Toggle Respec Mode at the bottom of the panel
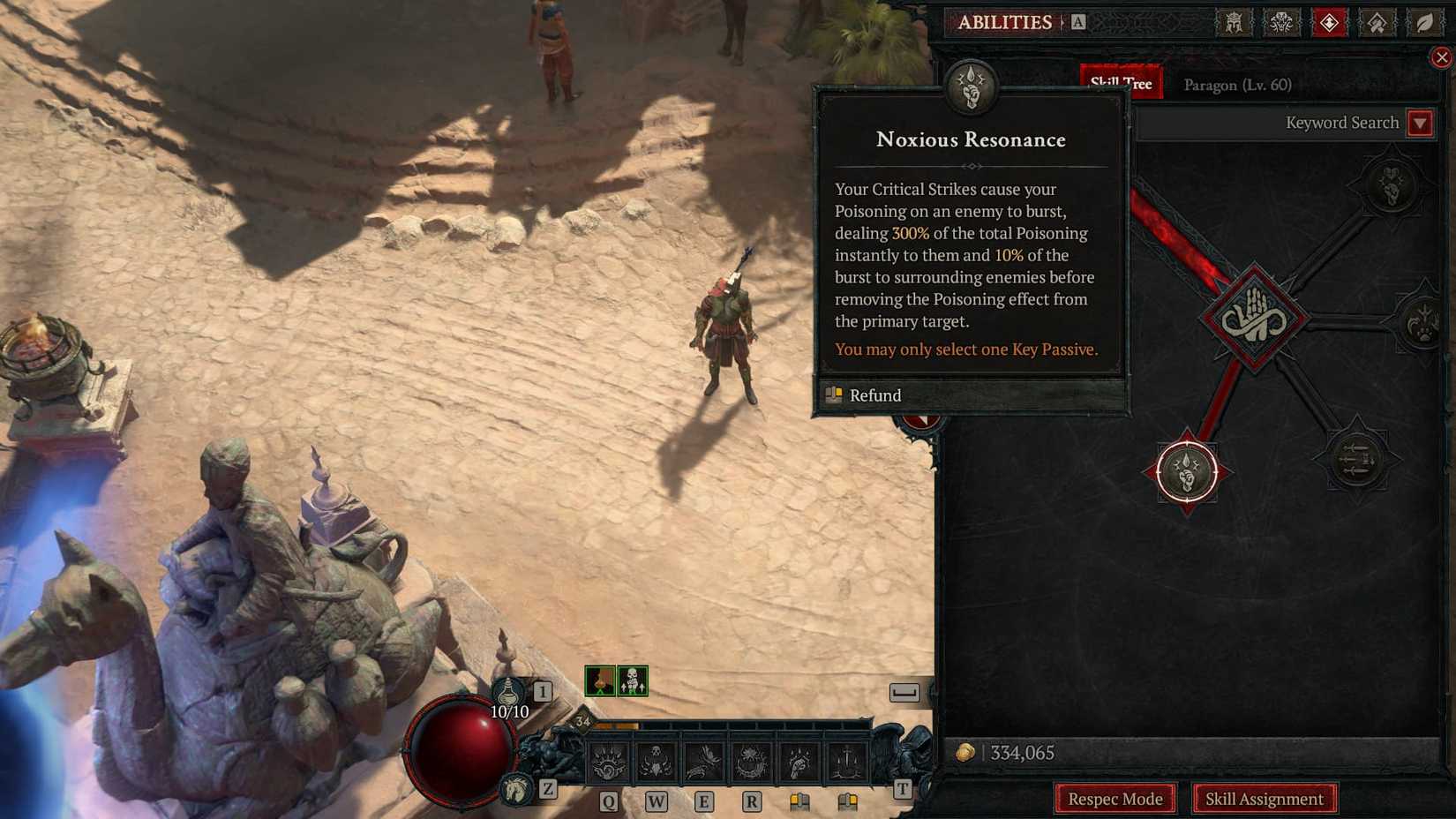Viewport: 1456px width, 819px height. point(1115,798)
